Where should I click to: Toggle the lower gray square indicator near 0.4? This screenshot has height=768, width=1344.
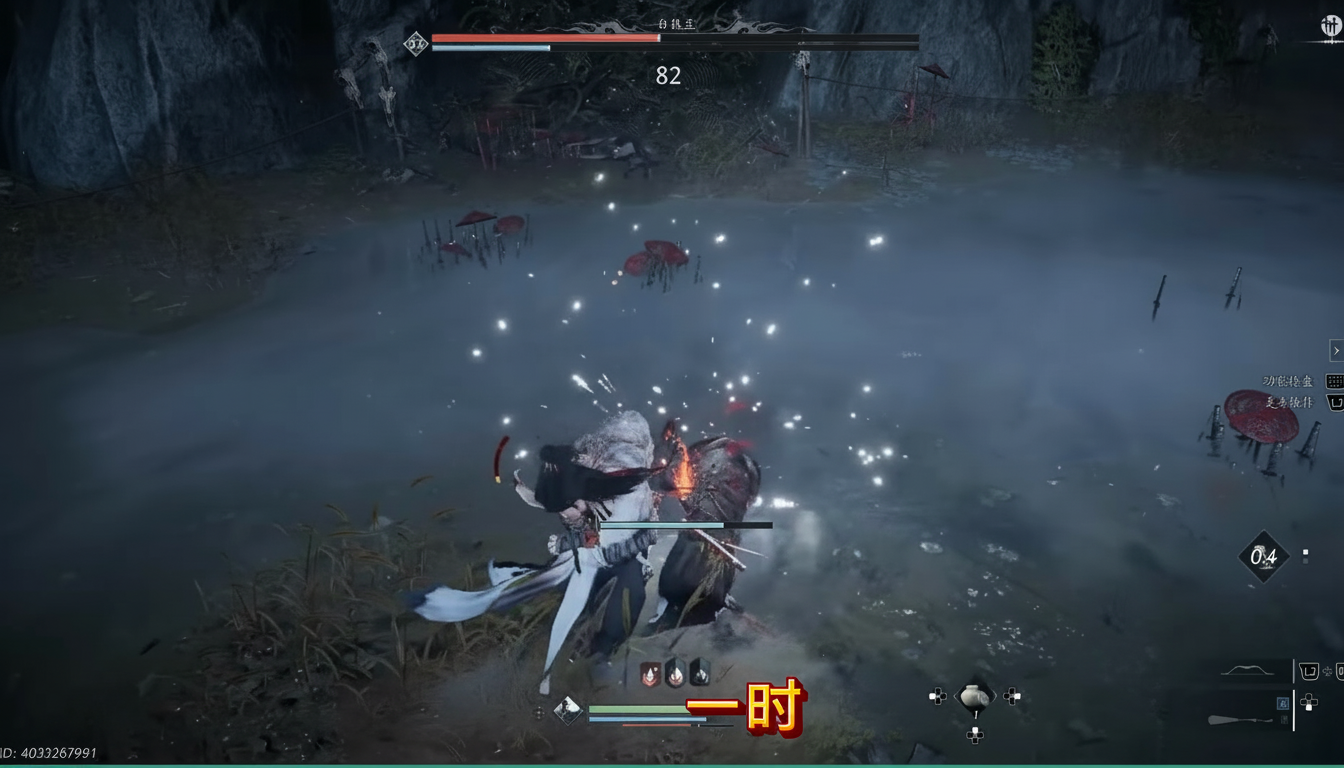coord(1305,560)
